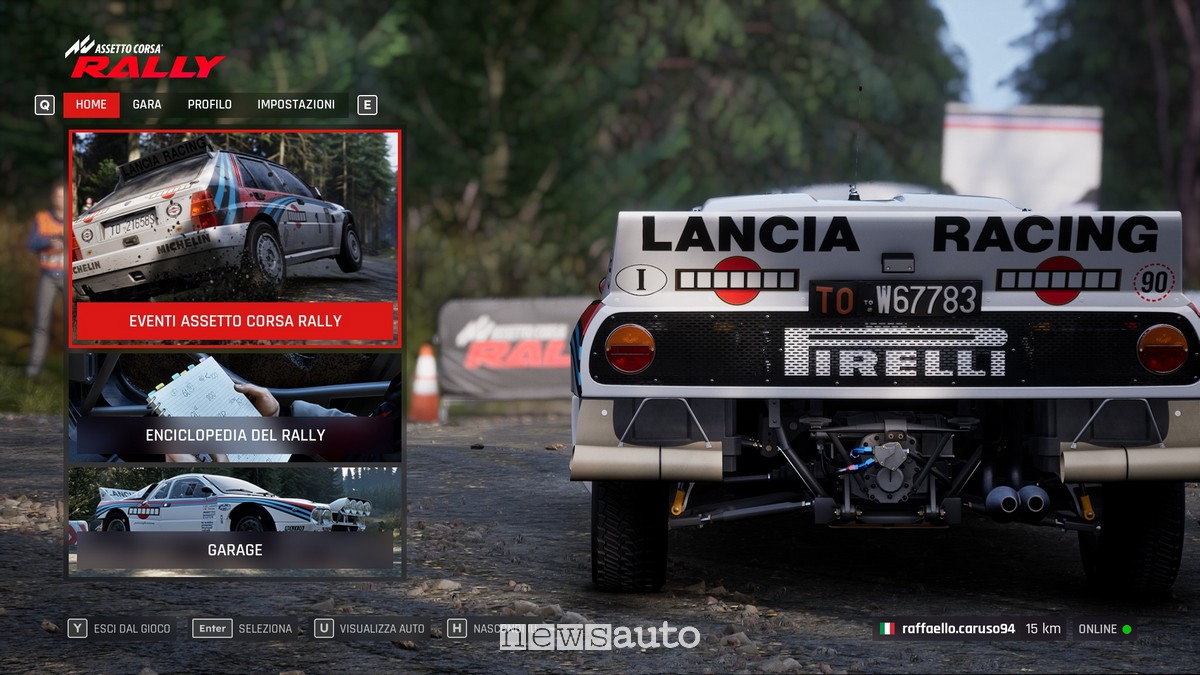The height and width of the screenshot is (675, 1200).
Task: Open the GARA tab
Action: click(147, 105)
